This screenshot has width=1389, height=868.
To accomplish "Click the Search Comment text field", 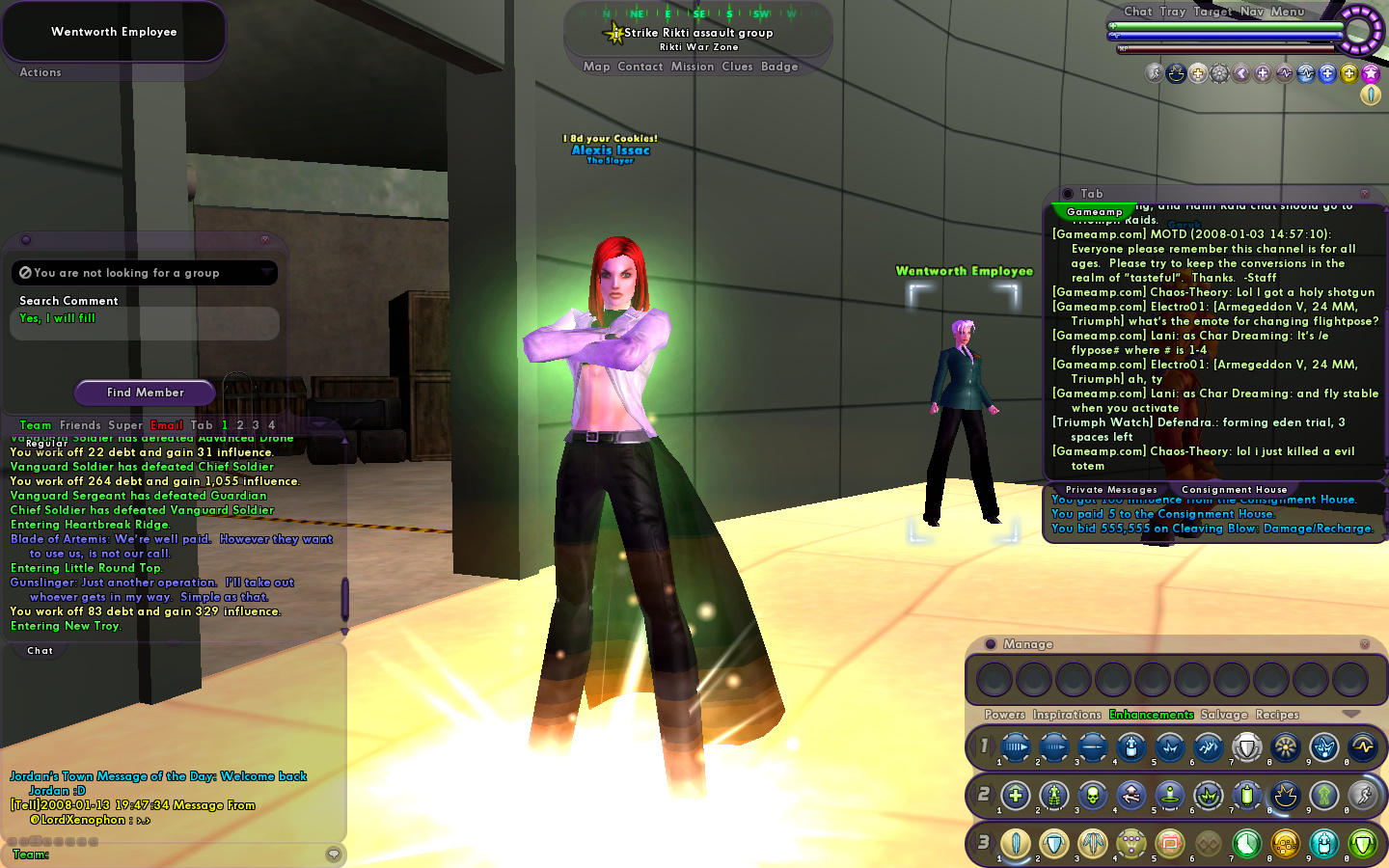I will (145, 323).
